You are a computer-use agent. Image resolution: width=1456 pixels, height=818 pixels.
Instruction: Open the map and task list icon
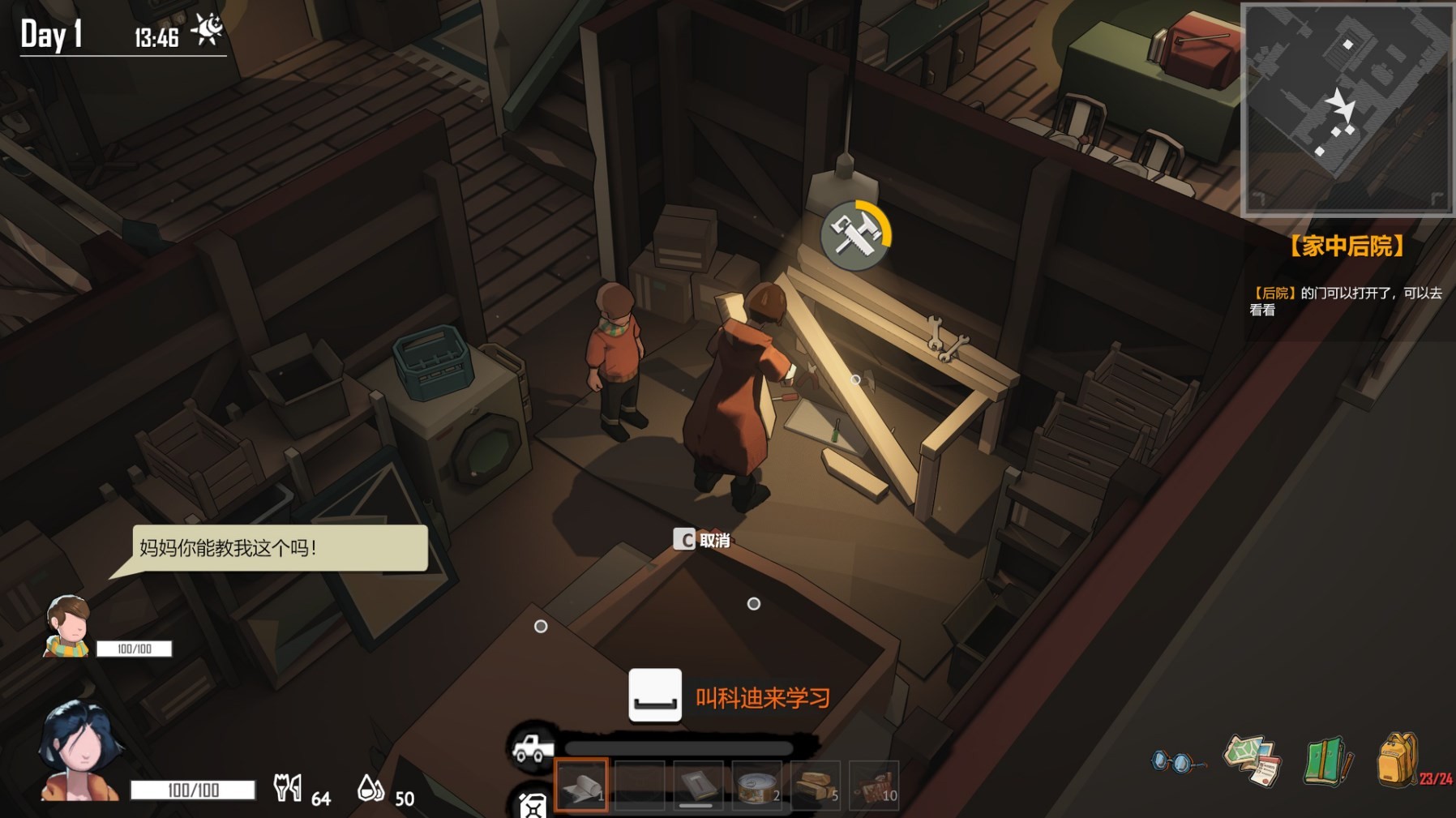click(1253, 760)
